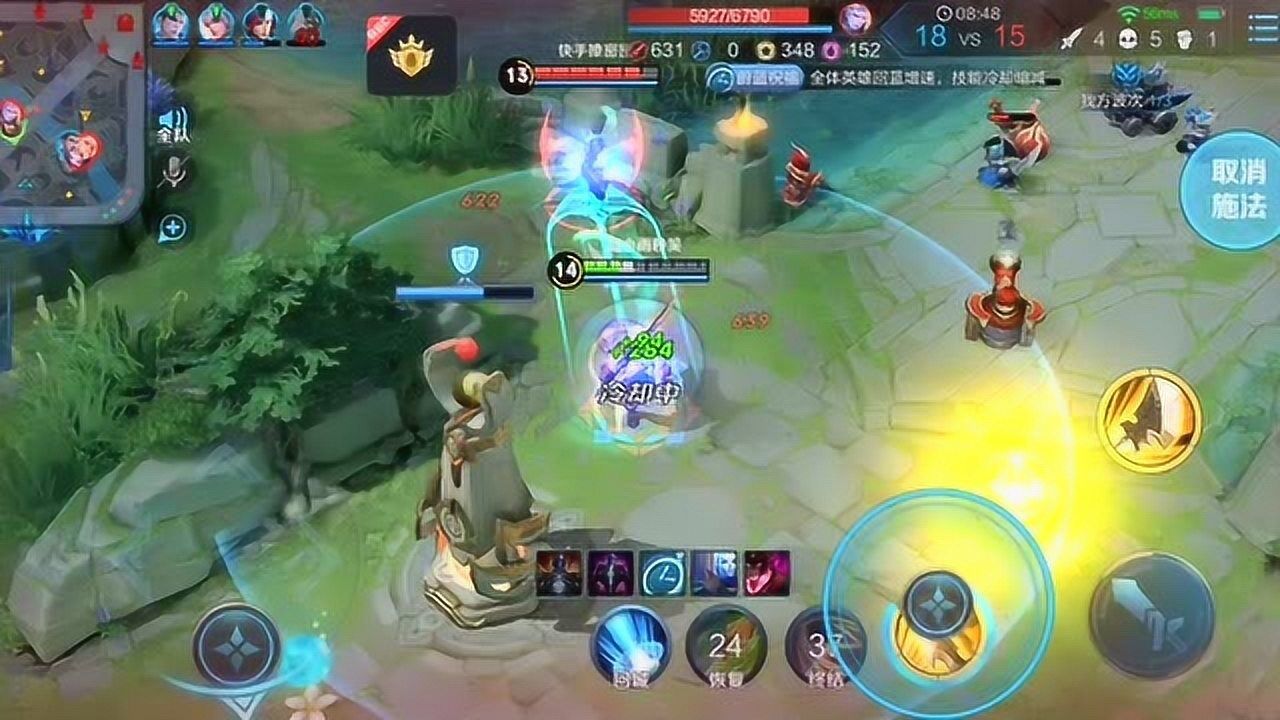Toggle the microphone icon

[174, 173]
